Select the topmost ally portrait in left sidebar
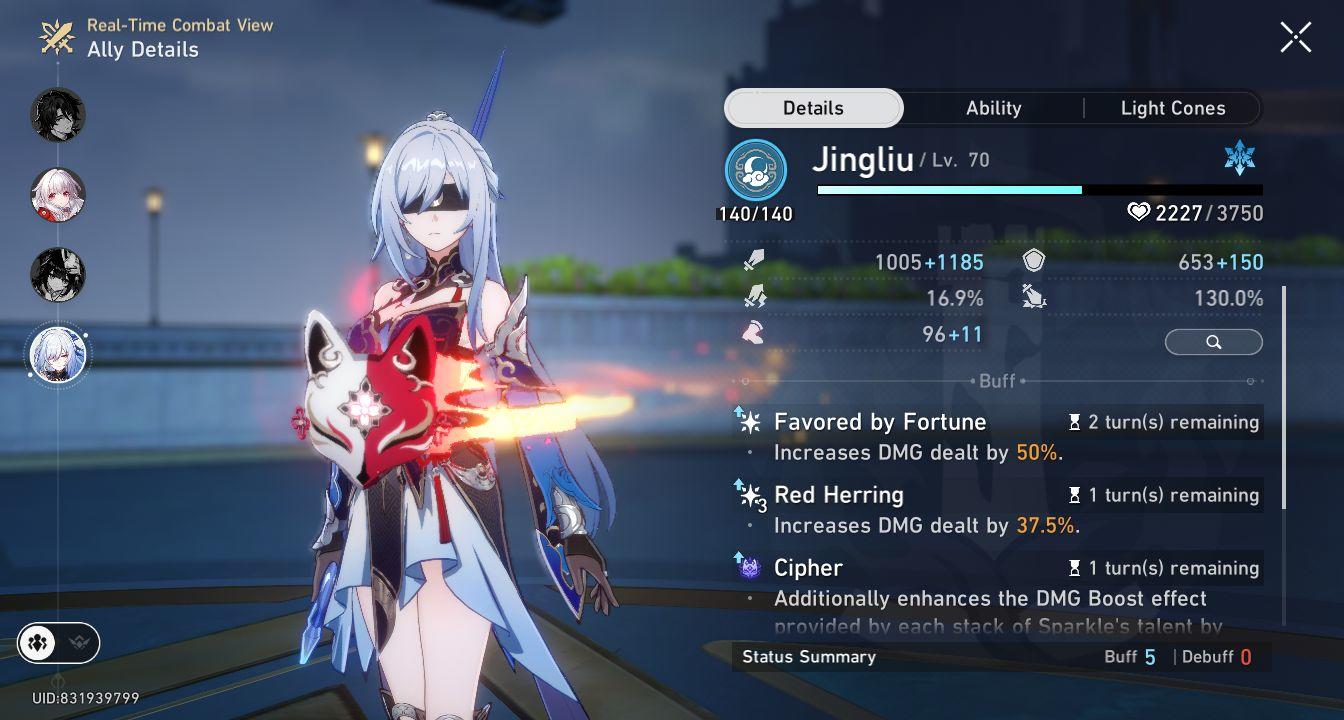Viewport: 1344px width, 720px height. 58,115
